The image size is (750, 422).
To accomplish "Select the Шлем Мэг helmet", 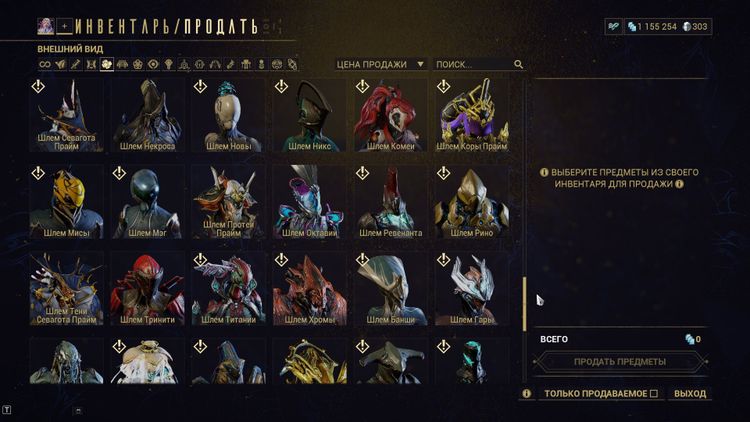I will [x=147, y=200].
